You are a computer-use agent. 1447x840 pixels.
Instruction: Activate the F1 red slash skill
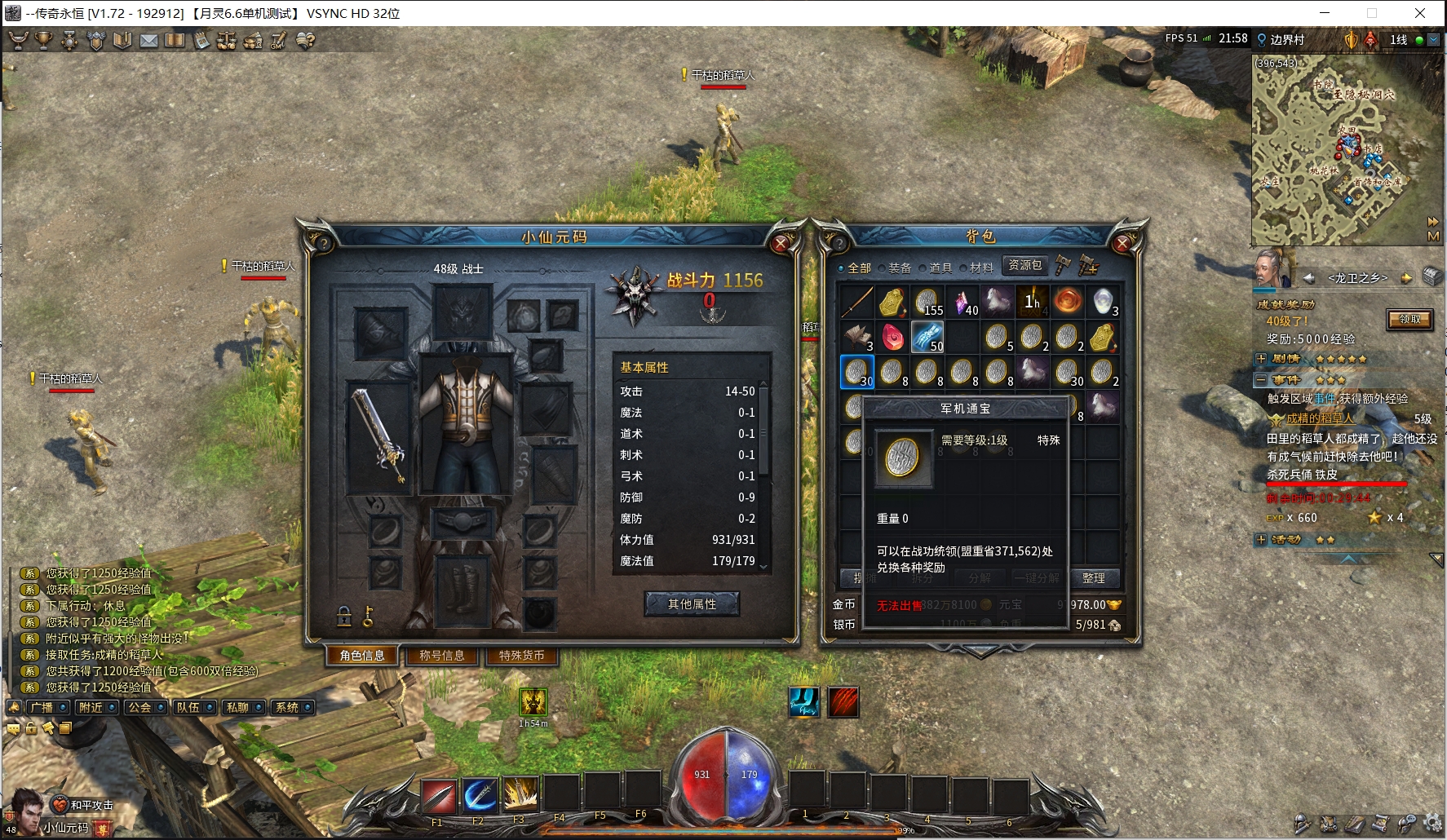coord(439,795)
